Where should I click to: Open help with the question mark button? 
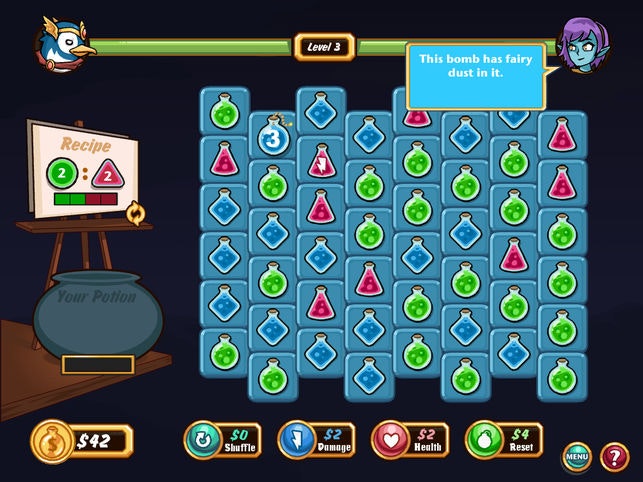(614, 458)
